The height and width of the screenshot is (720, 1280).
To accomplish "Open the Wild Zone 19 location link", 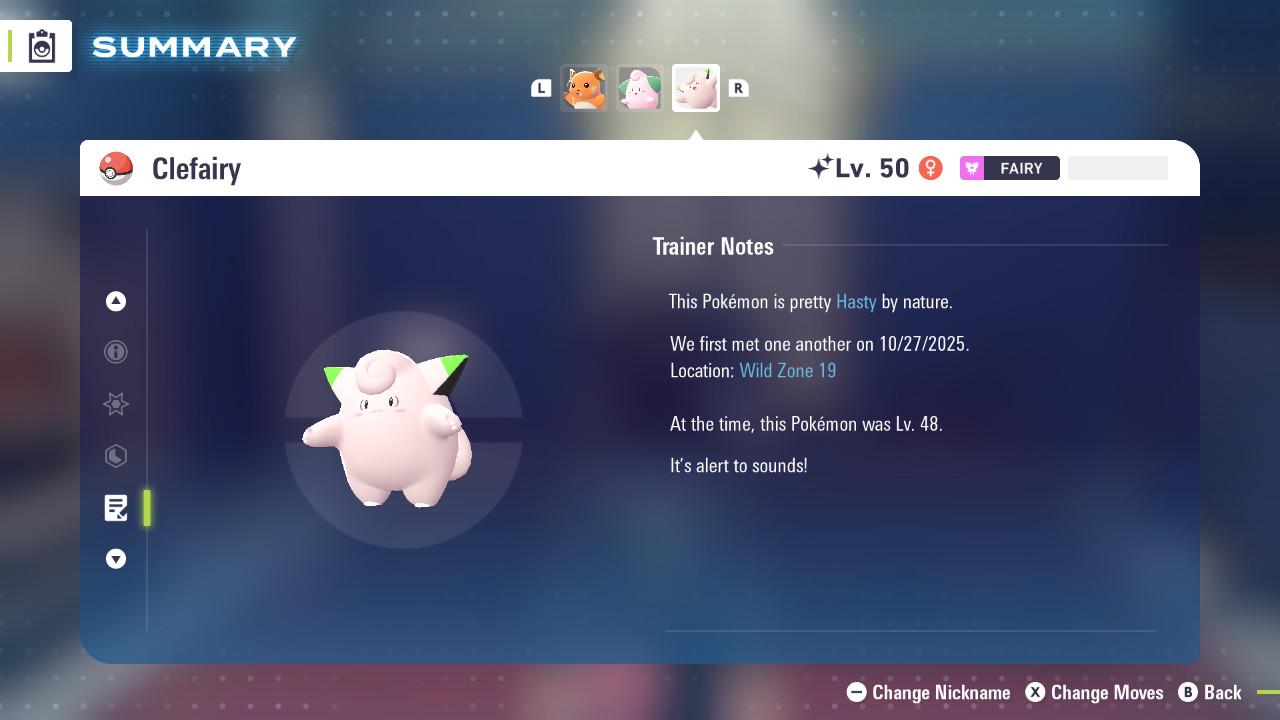I will pos(788,370).
